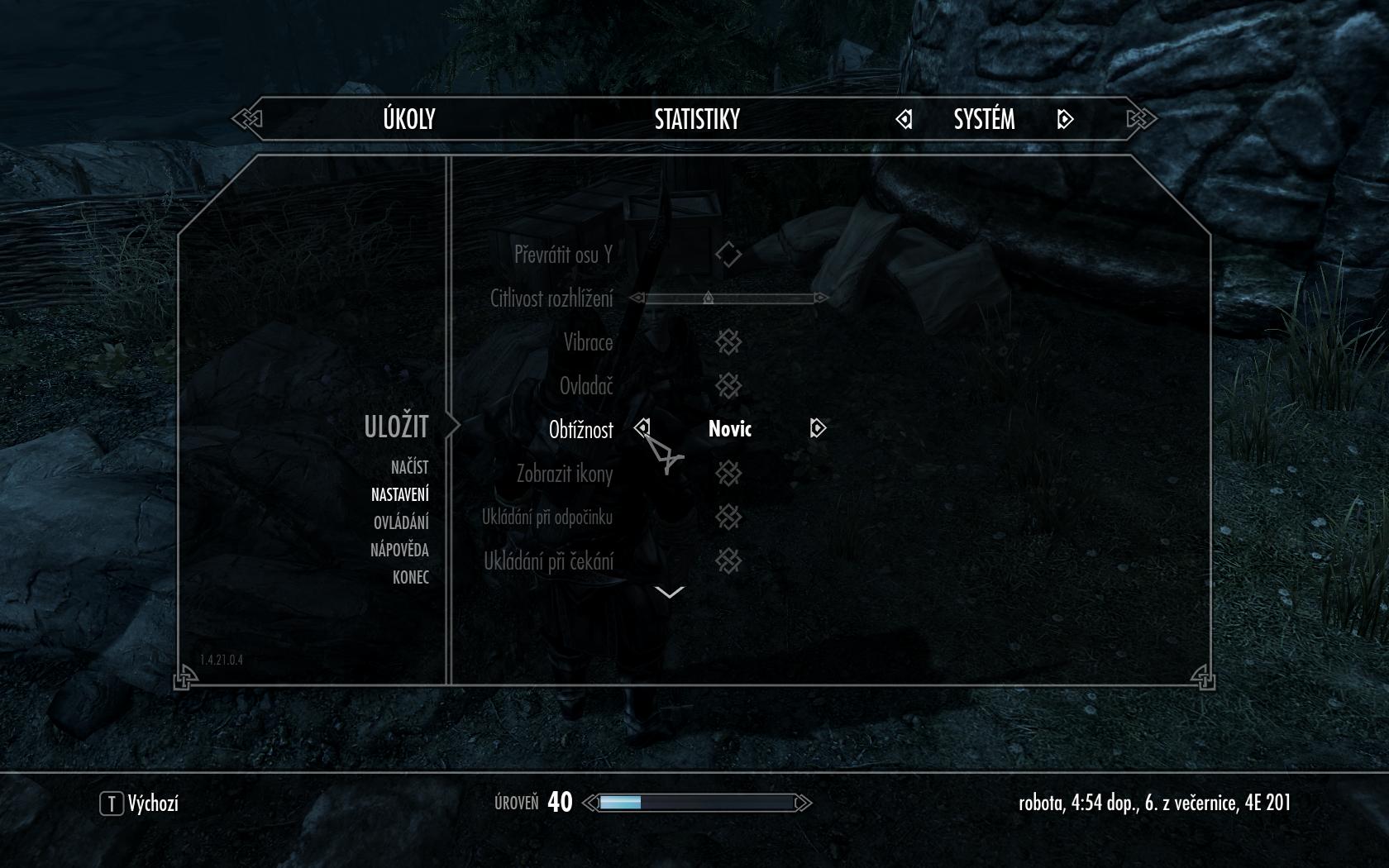This screenshot has width=1389, height=868.
Task: Toggle Ukládání při odpočinku checkbox
Action: point(728,517)
